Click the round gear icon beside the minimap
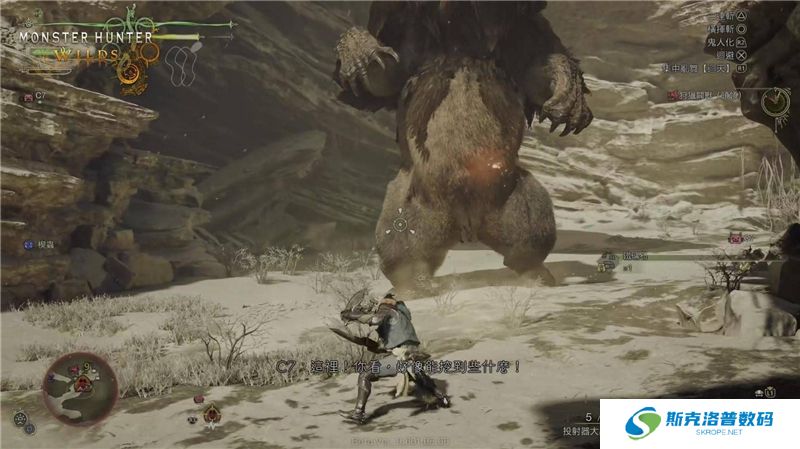The height and width of the screenshot is (449, 800). (x=20, y=420)
